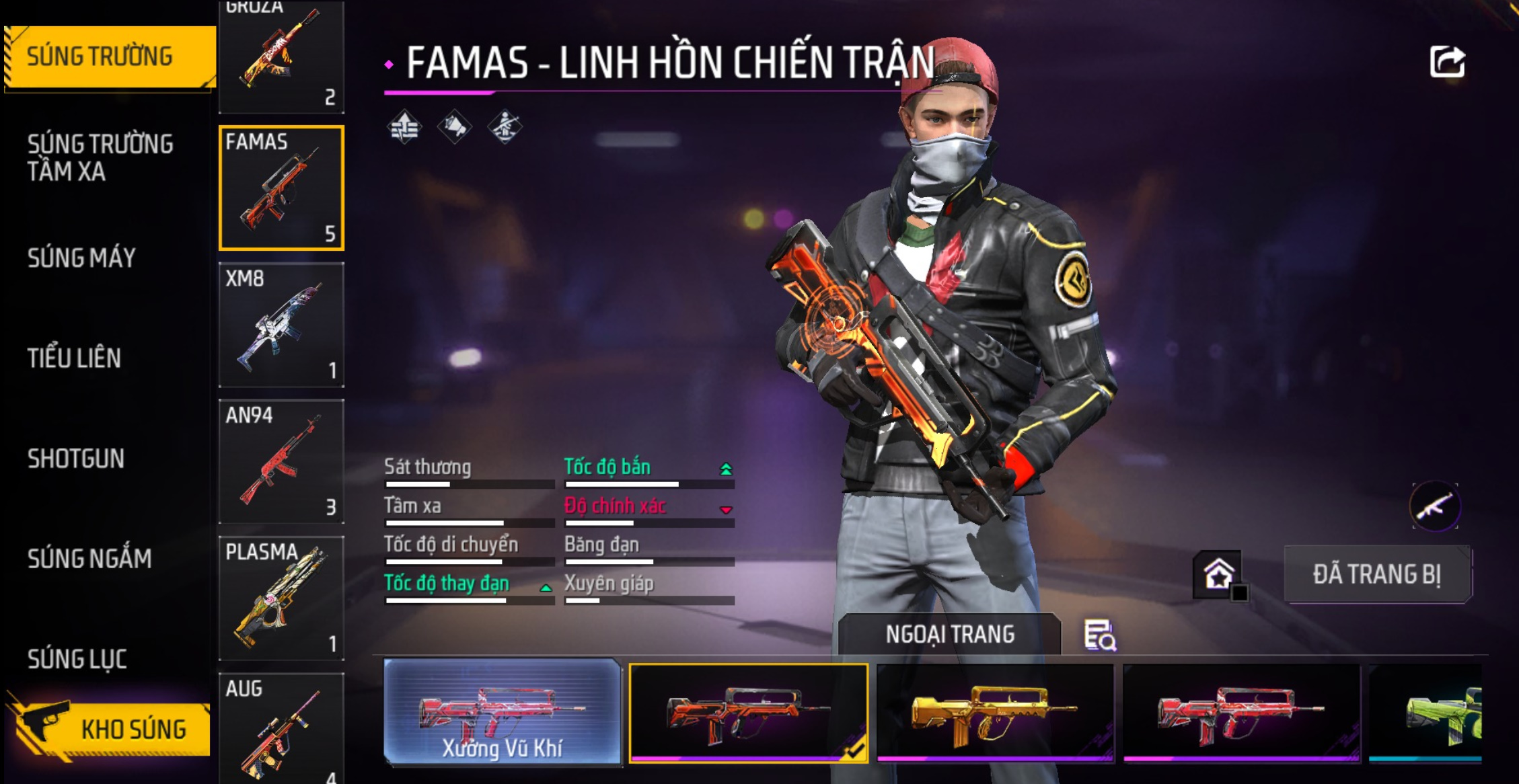This screenshot has height=784, width=1519.
Task: Pick the Plasma weapon slot
Action: click(281, 598)
